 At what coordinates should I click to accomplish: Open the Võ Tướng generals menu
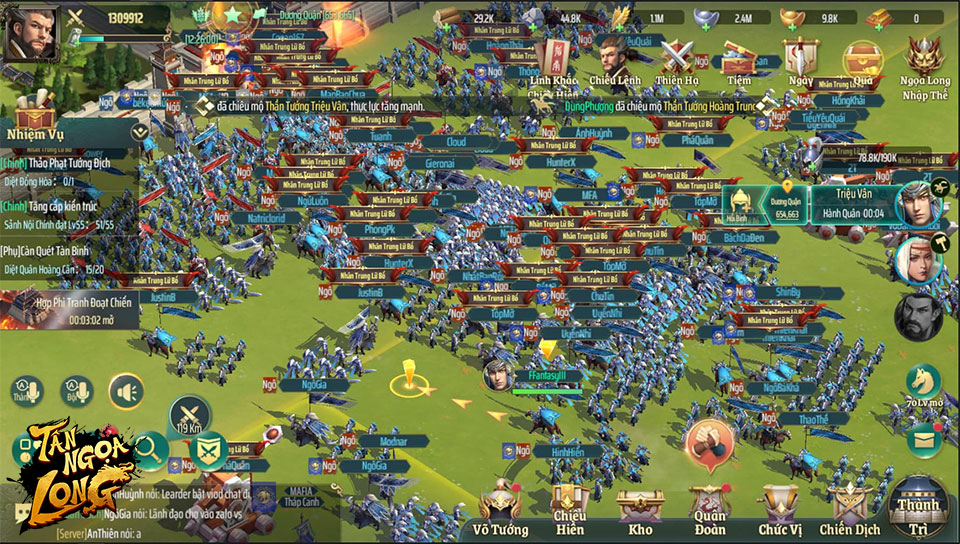(x=500, y=505)
